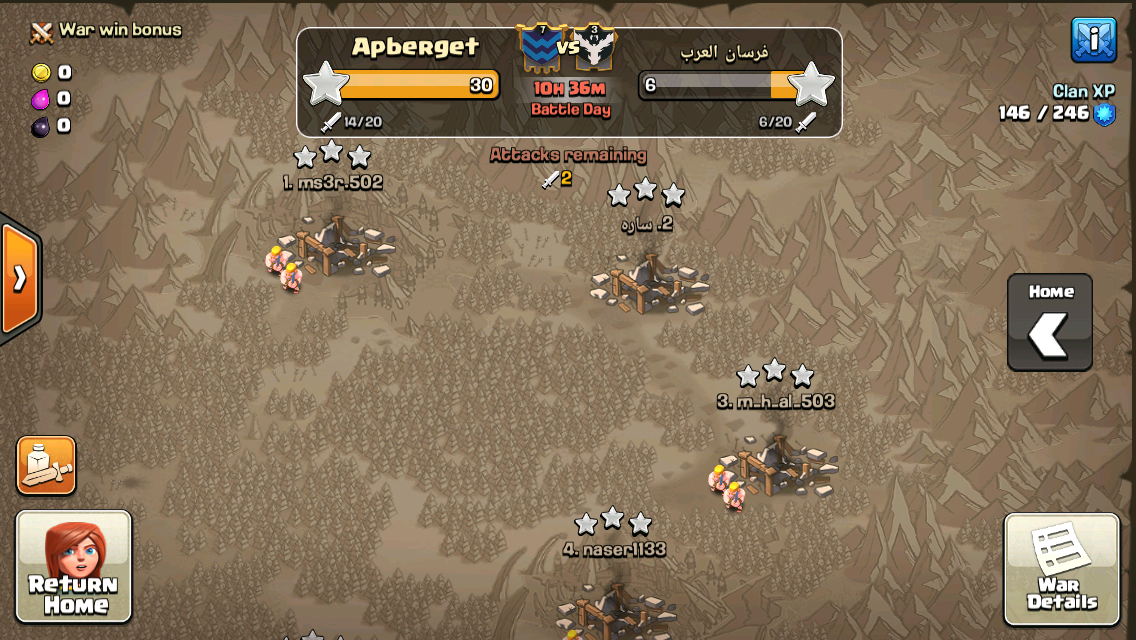Expand the orange side panel arrow

tap(19, 278)
